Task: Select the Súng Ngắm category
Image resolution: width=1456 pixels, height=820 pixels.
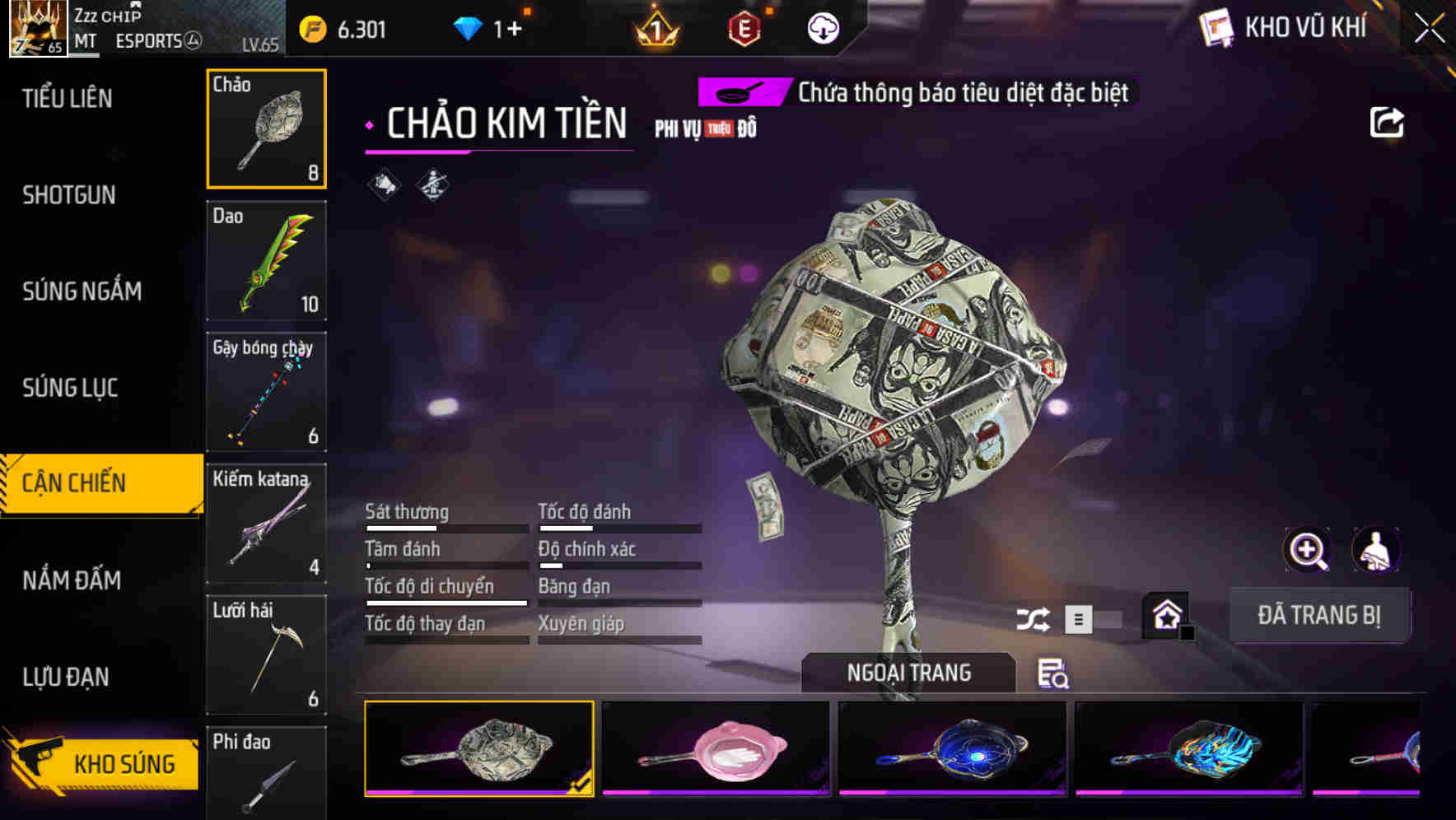Action: (82, 291)
